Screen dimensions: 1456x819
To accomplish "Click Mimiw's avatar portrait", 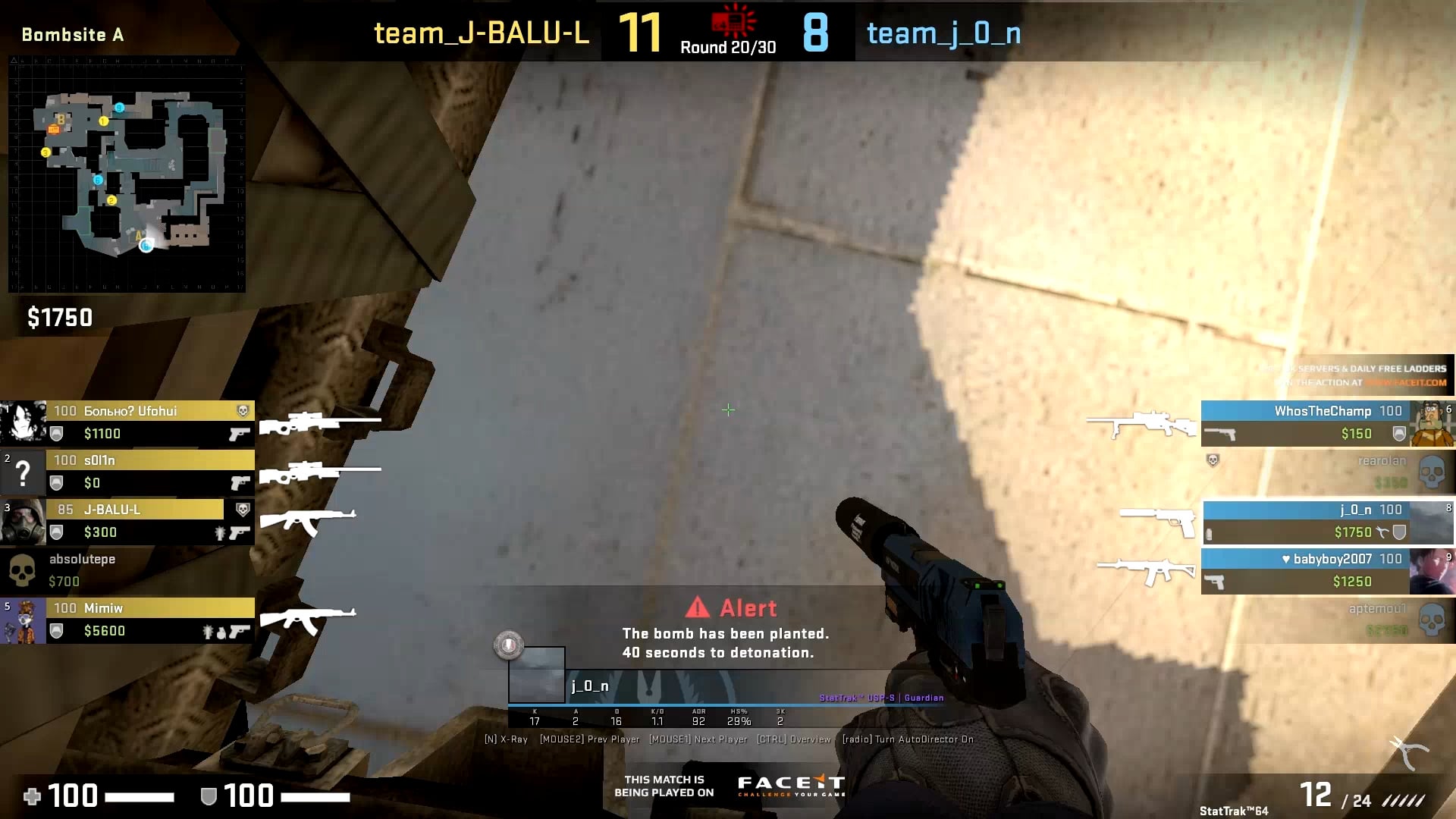I will coord(24,619).
